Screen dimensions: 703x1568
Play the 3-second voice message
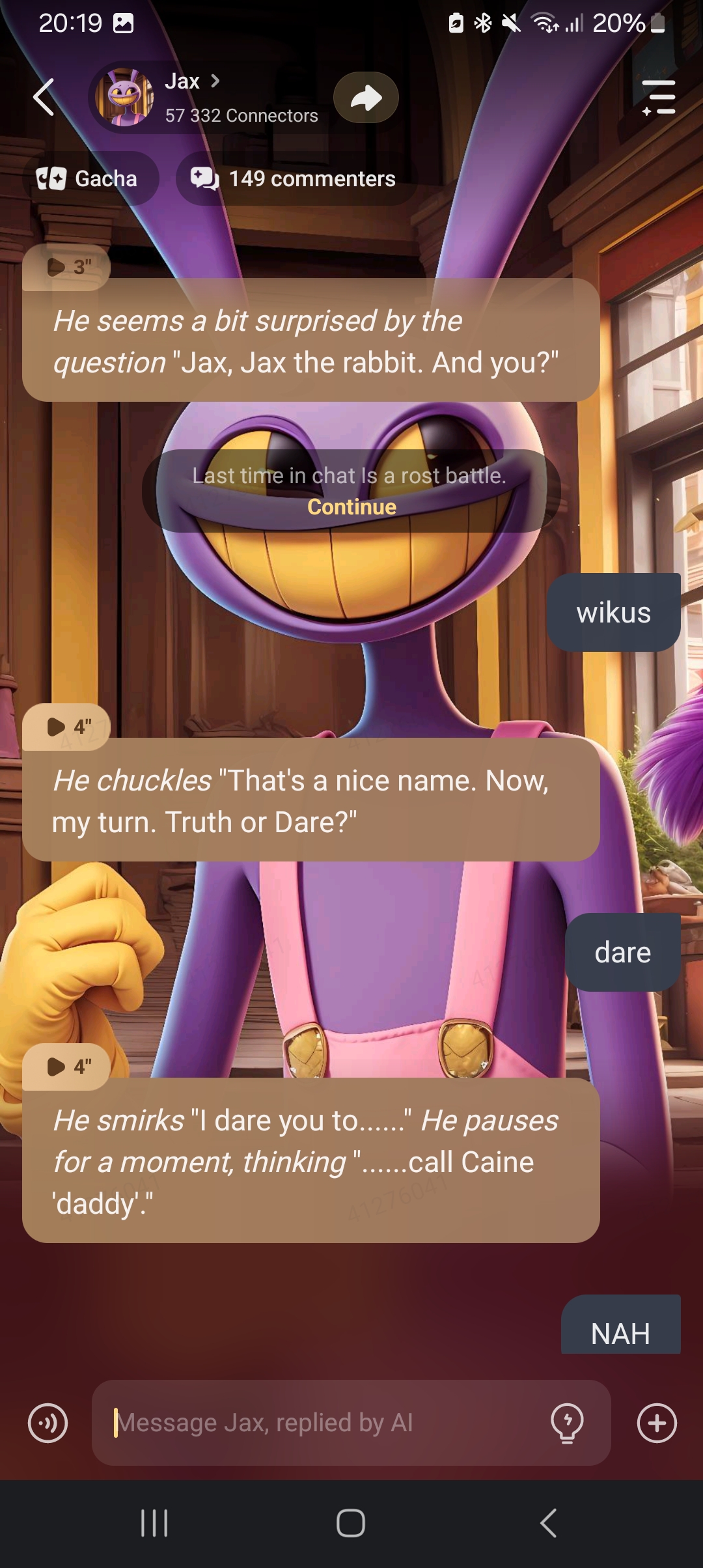click(x=66, y=267)
